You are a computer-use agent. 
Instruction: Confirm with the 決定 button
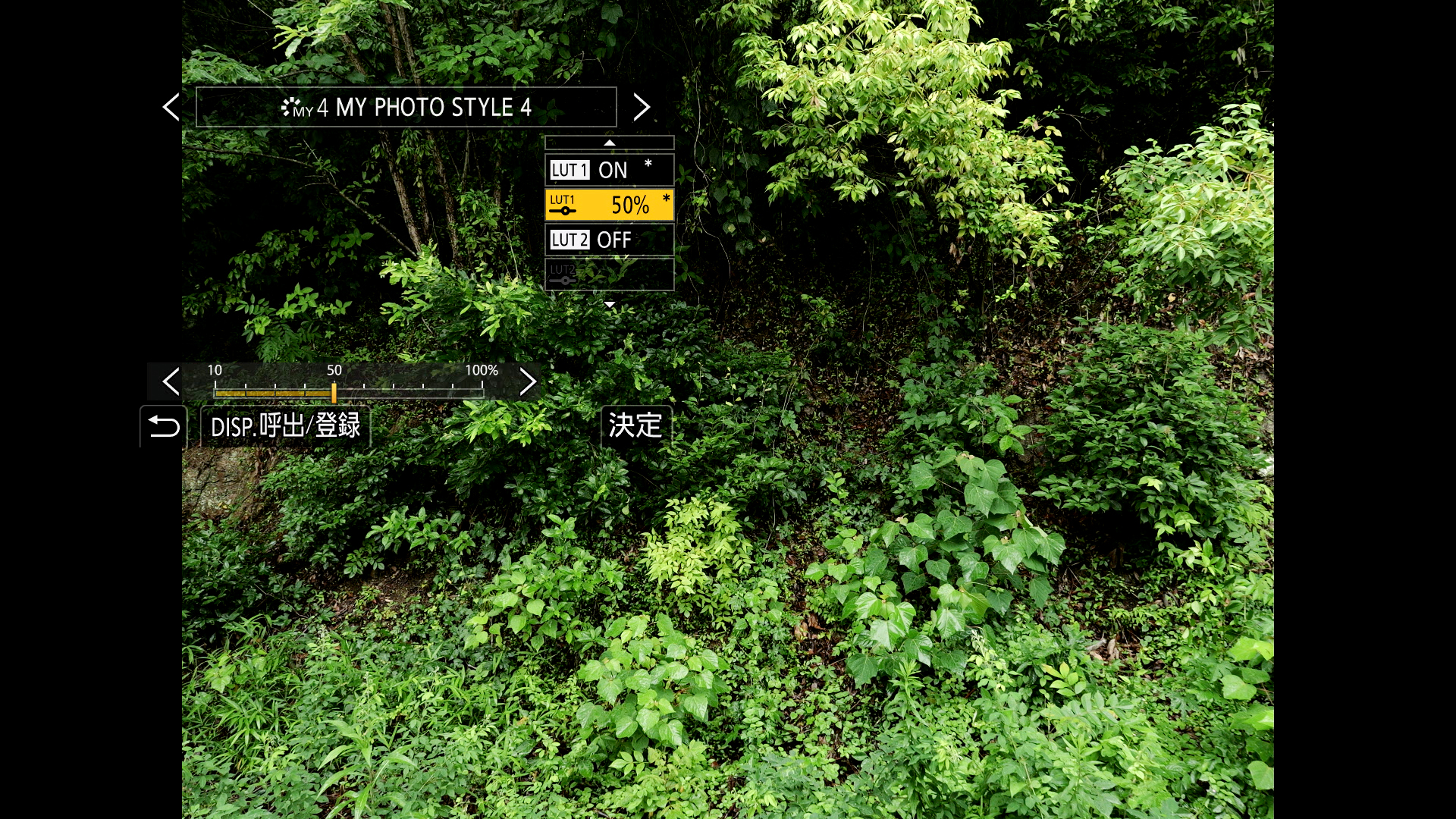635,426
